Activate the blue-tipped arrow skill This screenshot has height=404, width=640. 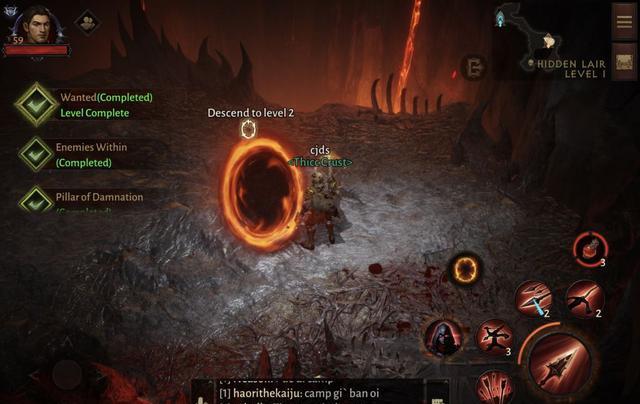point(533,298)
